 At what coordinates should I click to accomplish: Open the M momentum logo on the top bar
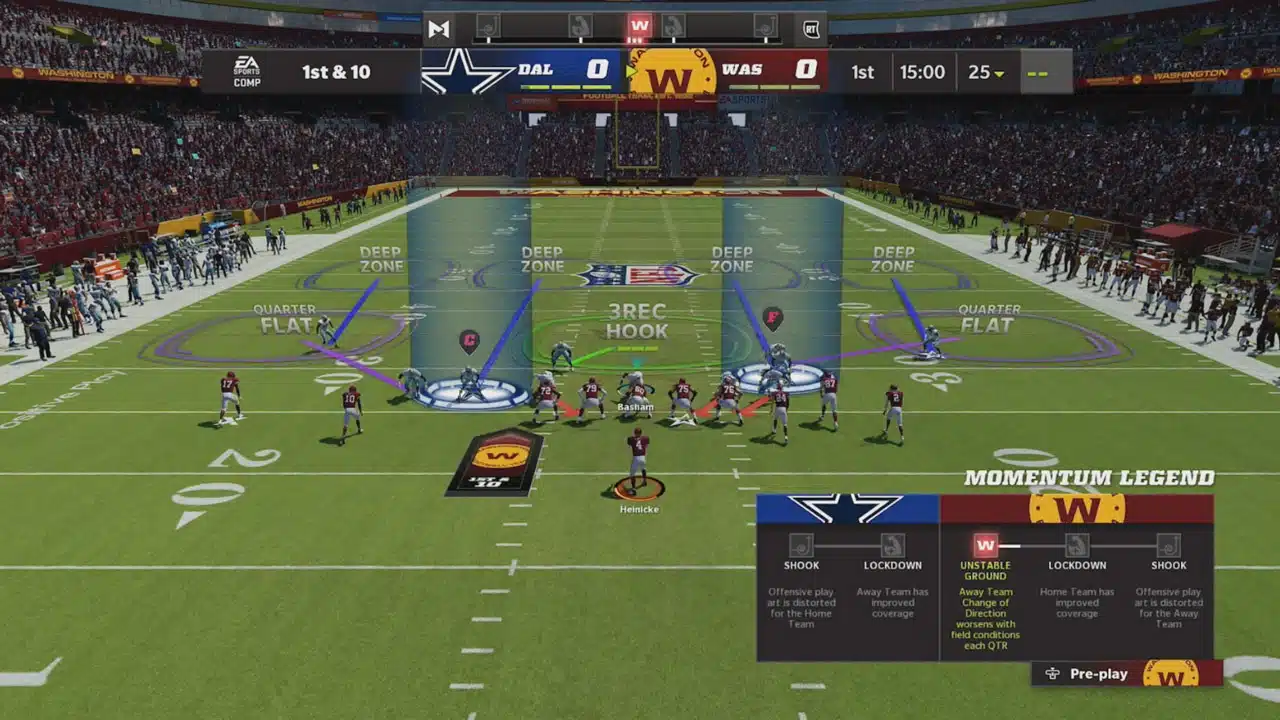click(x=439, y=29)
